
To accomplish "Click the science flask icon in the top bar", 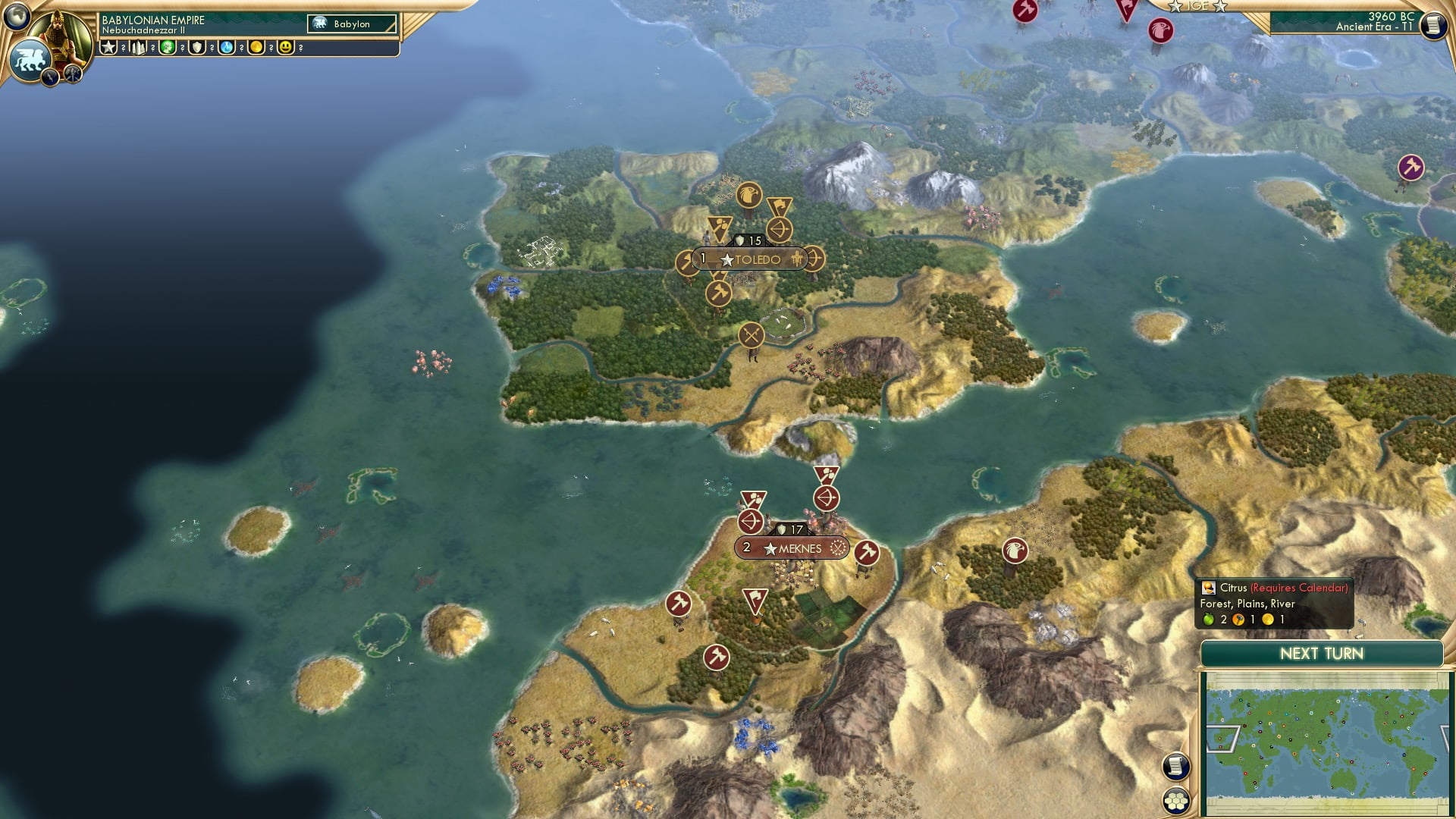I will coord(225,47).
